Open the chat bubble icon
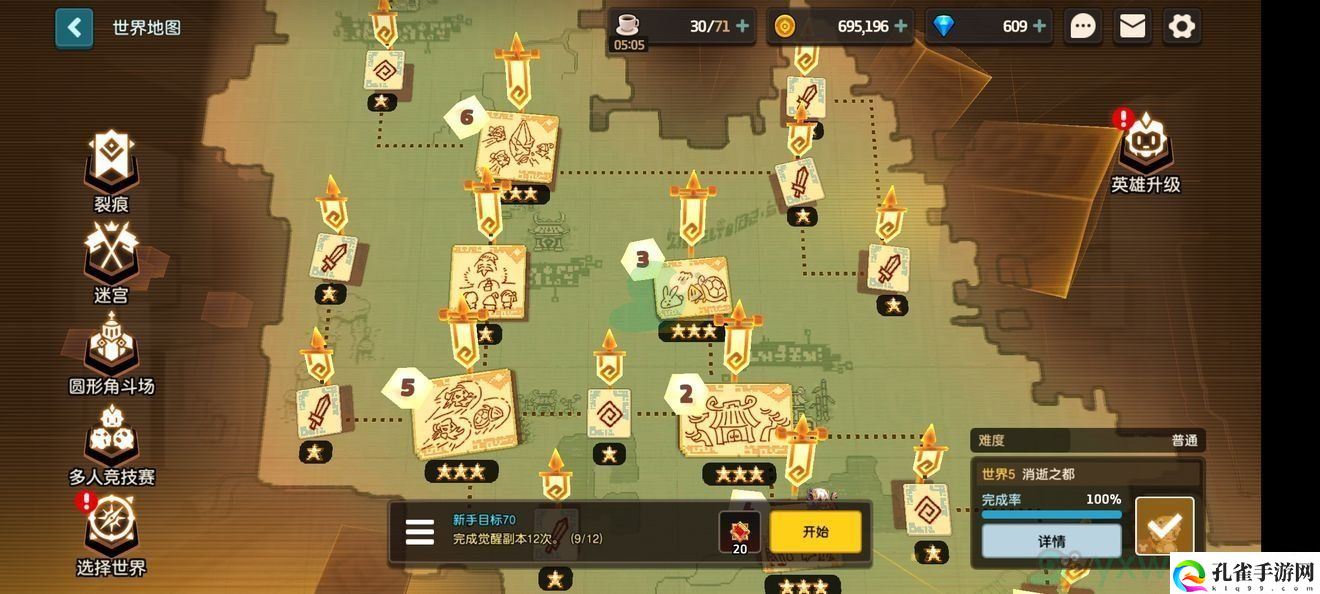Viewport: 1320px width, 594px height. click(x=1083, y=26)
